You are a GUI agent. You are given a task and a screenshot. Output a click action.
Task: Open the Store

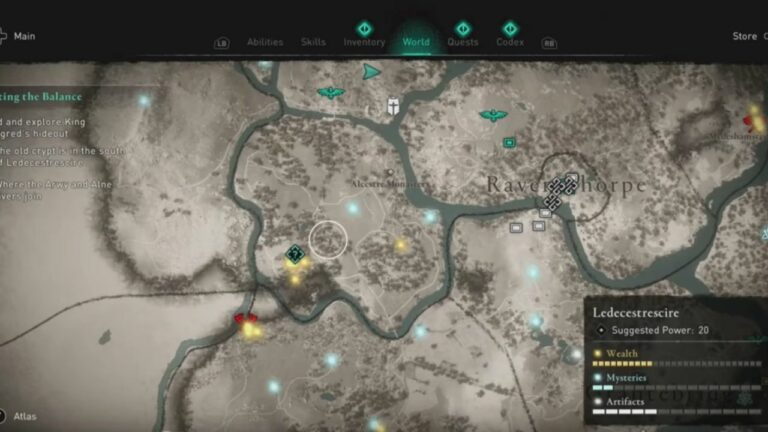[745, 36]
